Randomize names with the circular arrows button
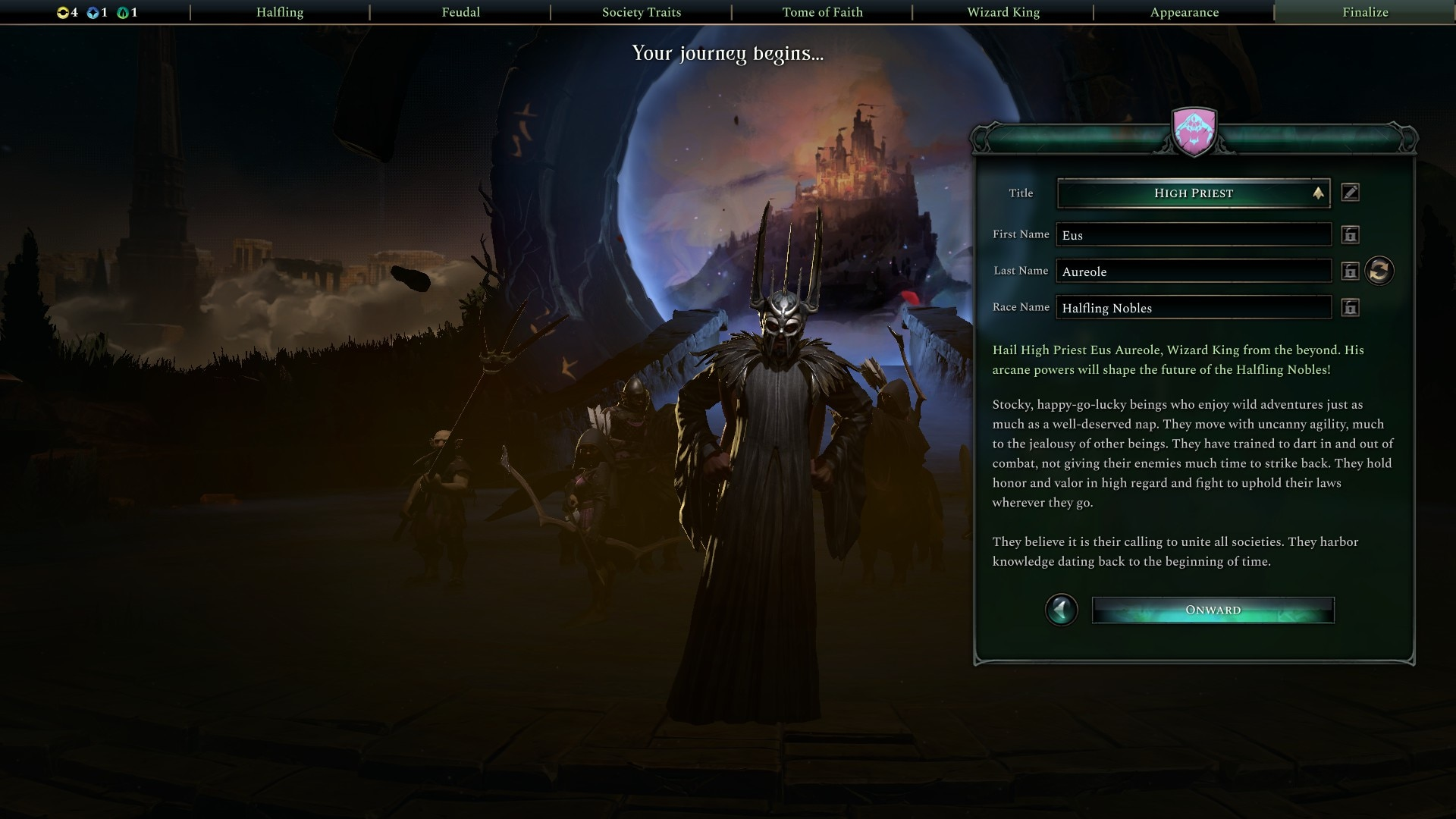 click(1379, 271)
